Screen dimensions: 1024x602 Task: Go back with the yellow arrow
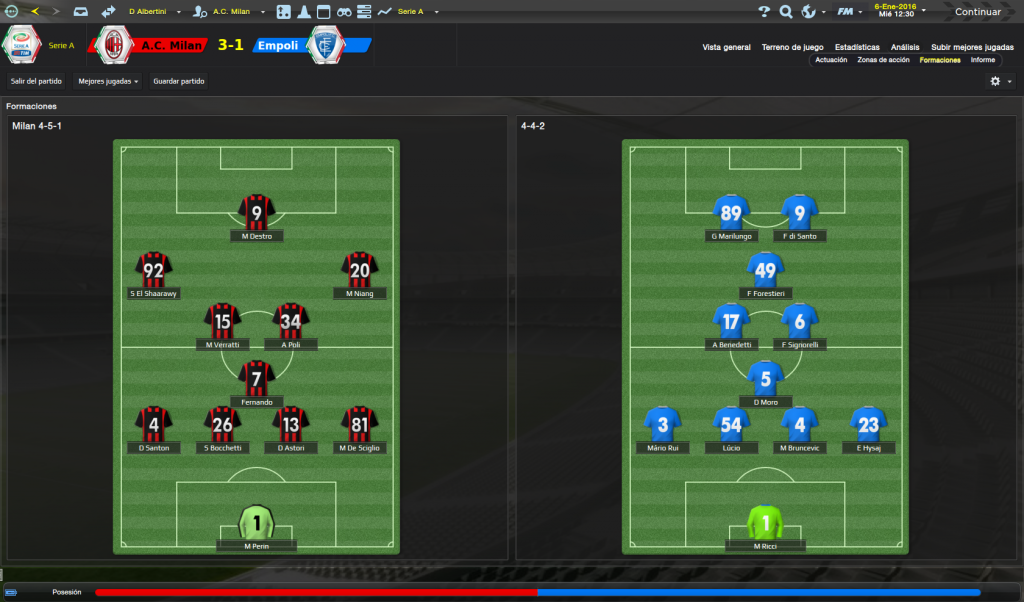[x=35, y=11]
